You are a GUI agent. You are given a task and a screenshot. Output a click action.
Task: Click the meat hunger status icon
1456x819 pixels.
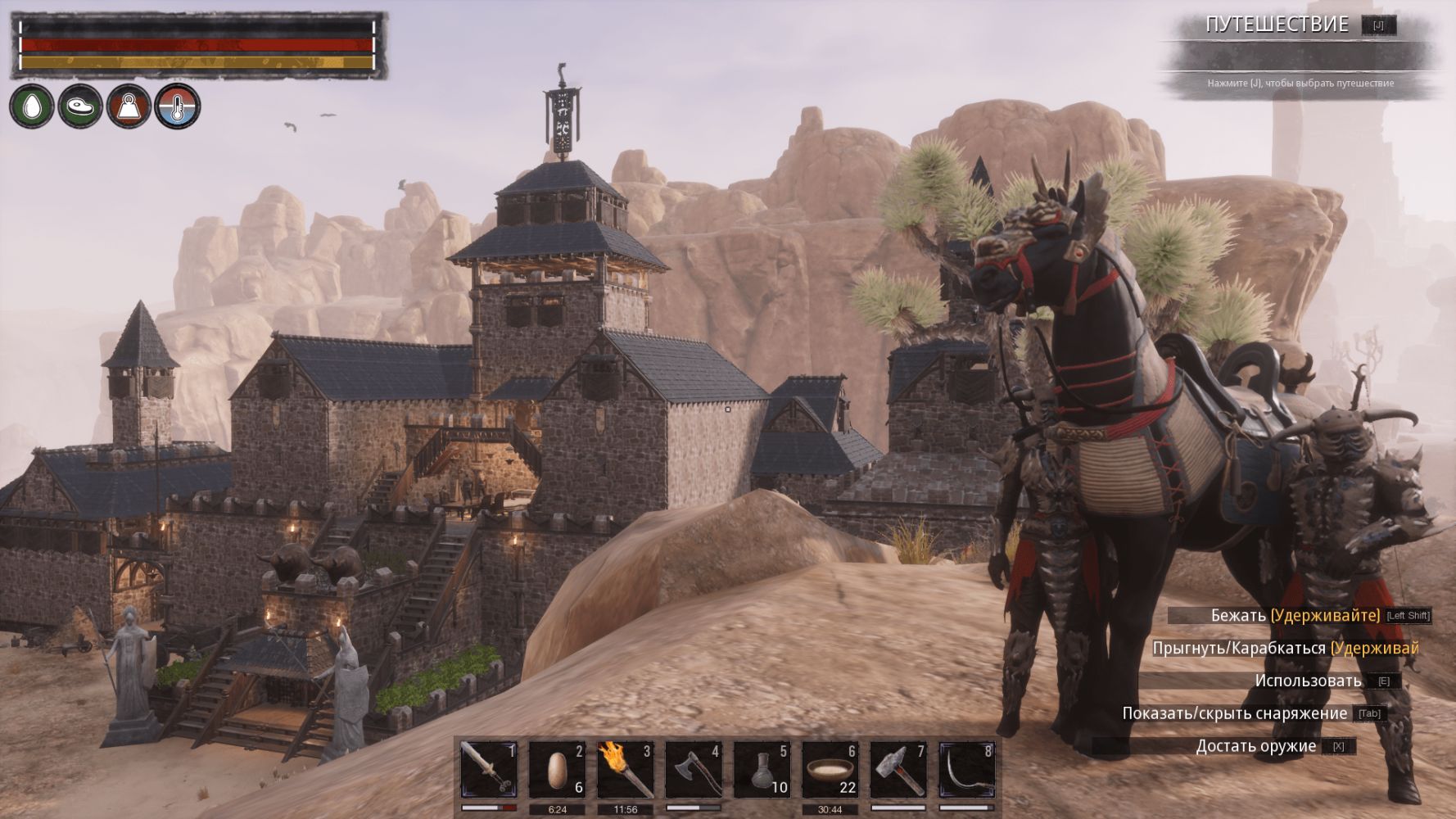pyautogui.click(x=80, y=106)
